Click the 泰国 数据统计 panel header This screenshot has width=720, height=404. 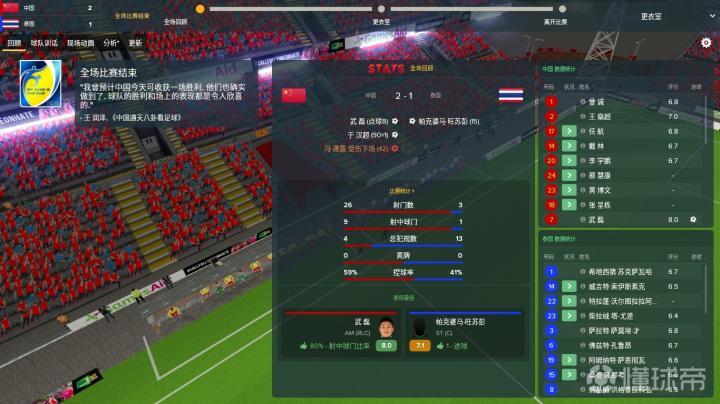[x=560, y=241]
